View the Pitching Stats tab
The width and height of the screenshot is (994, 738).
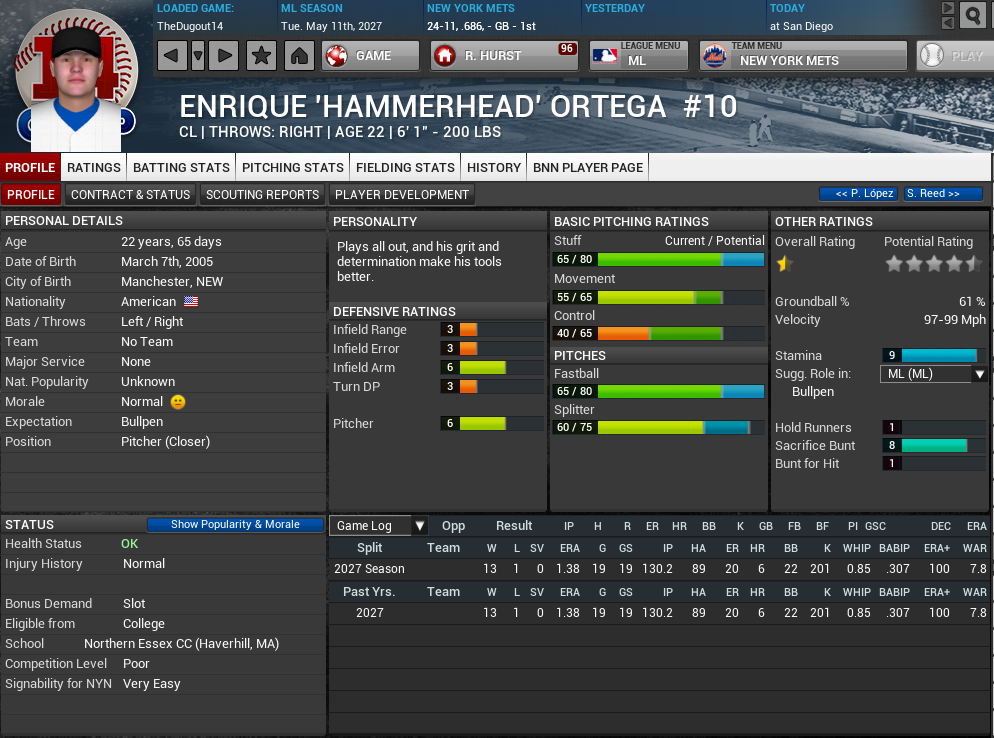click(293, 167)
